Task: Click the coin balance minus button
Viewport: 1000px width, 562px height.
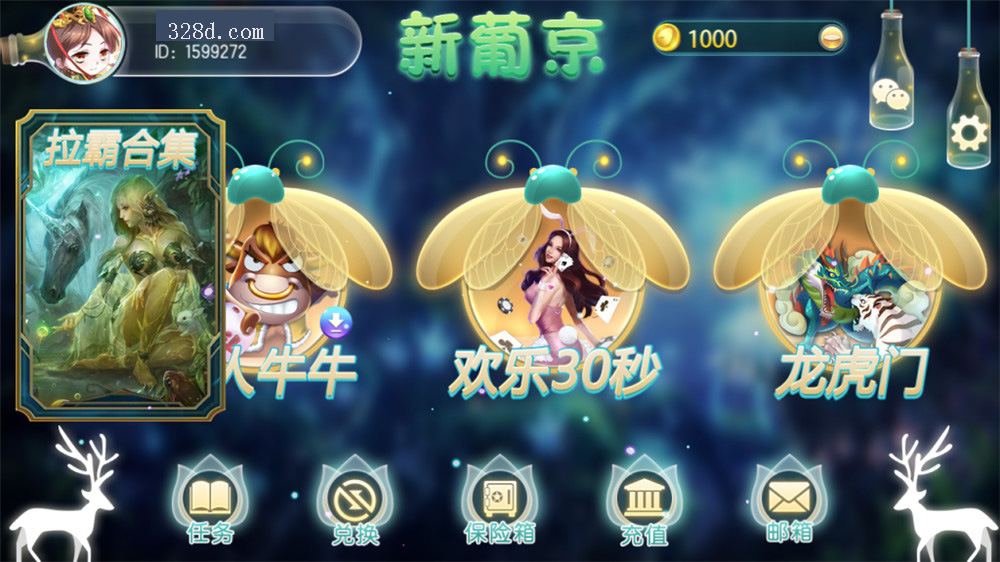Action: [829, 39]
